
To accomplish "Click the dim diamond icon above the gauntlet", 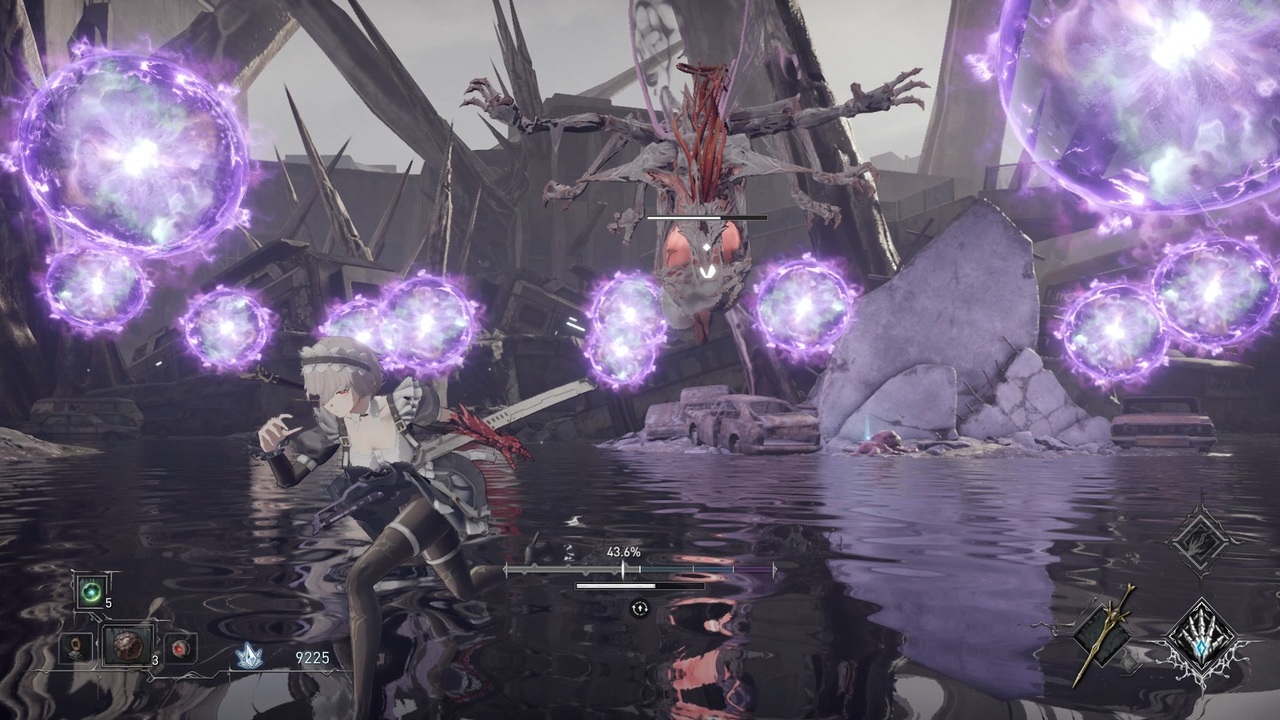I will pos(1200,541).
